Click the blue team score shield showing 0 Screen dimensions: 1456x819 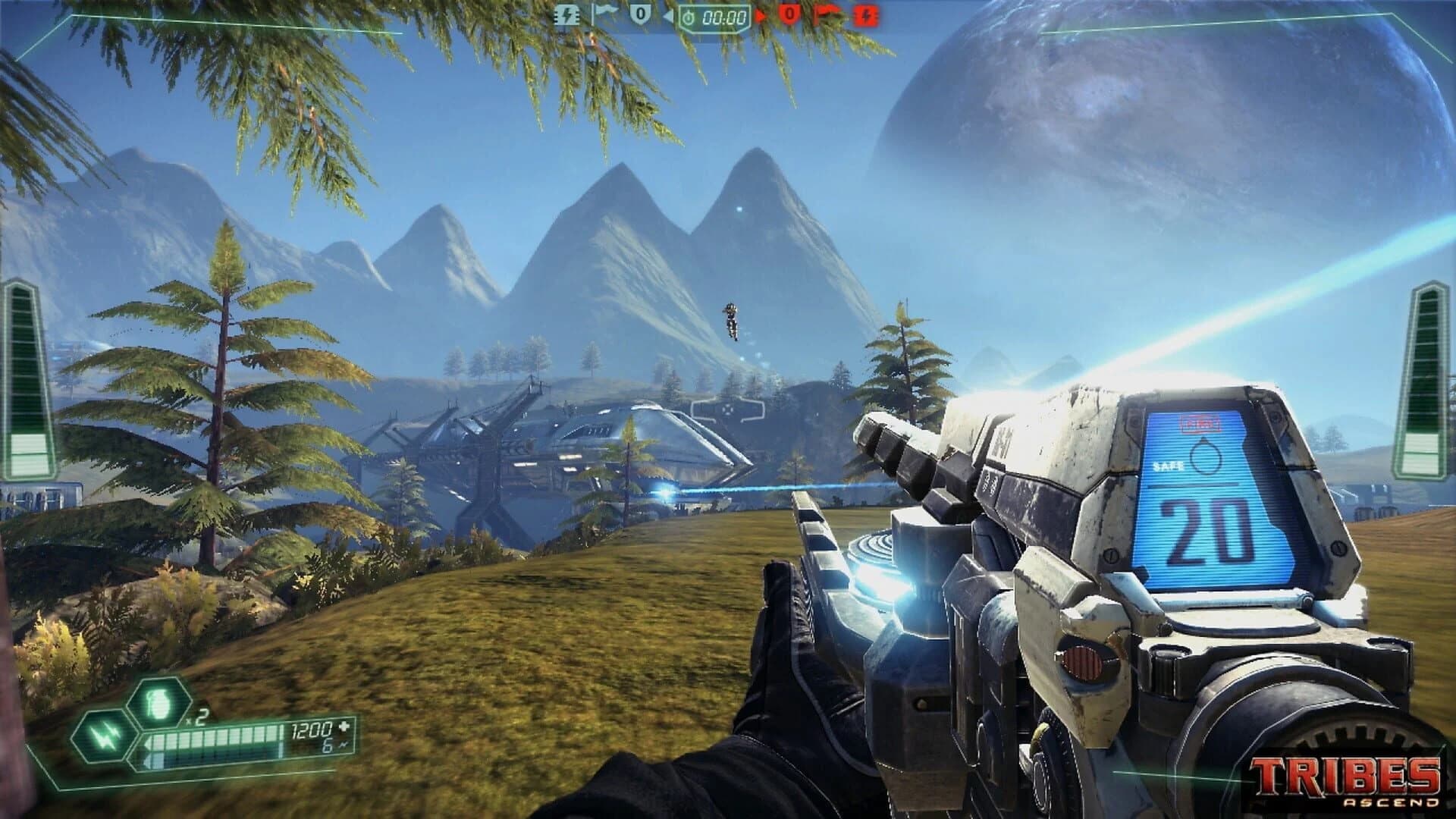pos(641,15)
